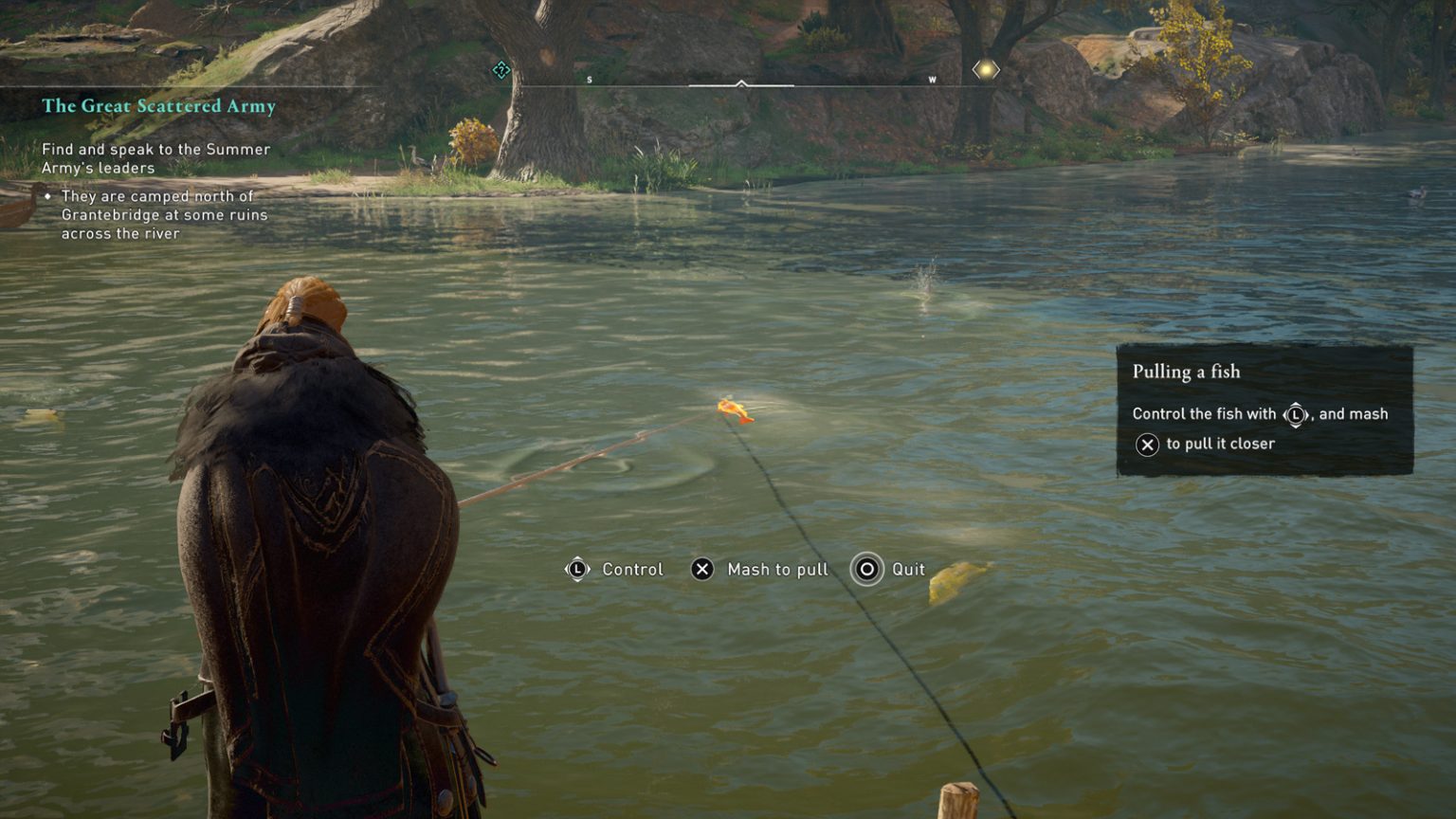
Task: Click Quit to stop fishing
Action: click(908, 569)
